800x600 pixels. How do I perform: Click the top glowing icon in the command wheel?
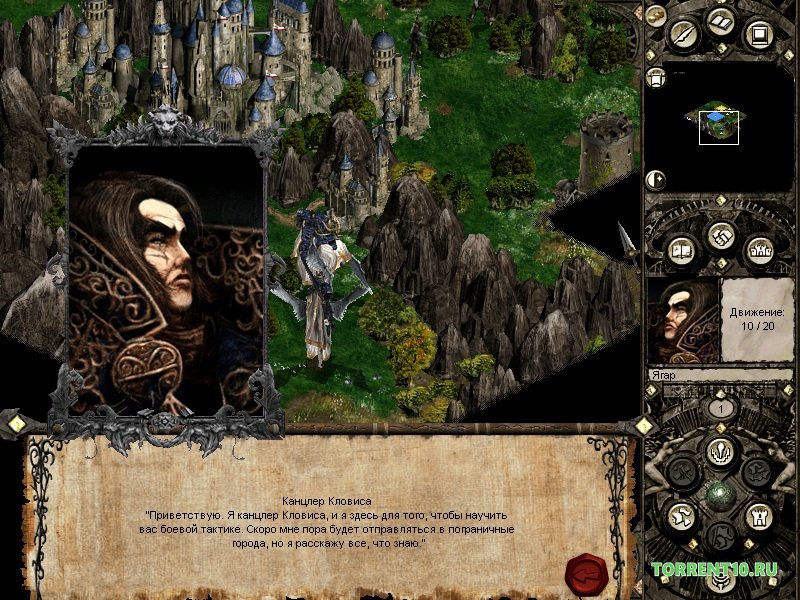(x=719, y=451)
